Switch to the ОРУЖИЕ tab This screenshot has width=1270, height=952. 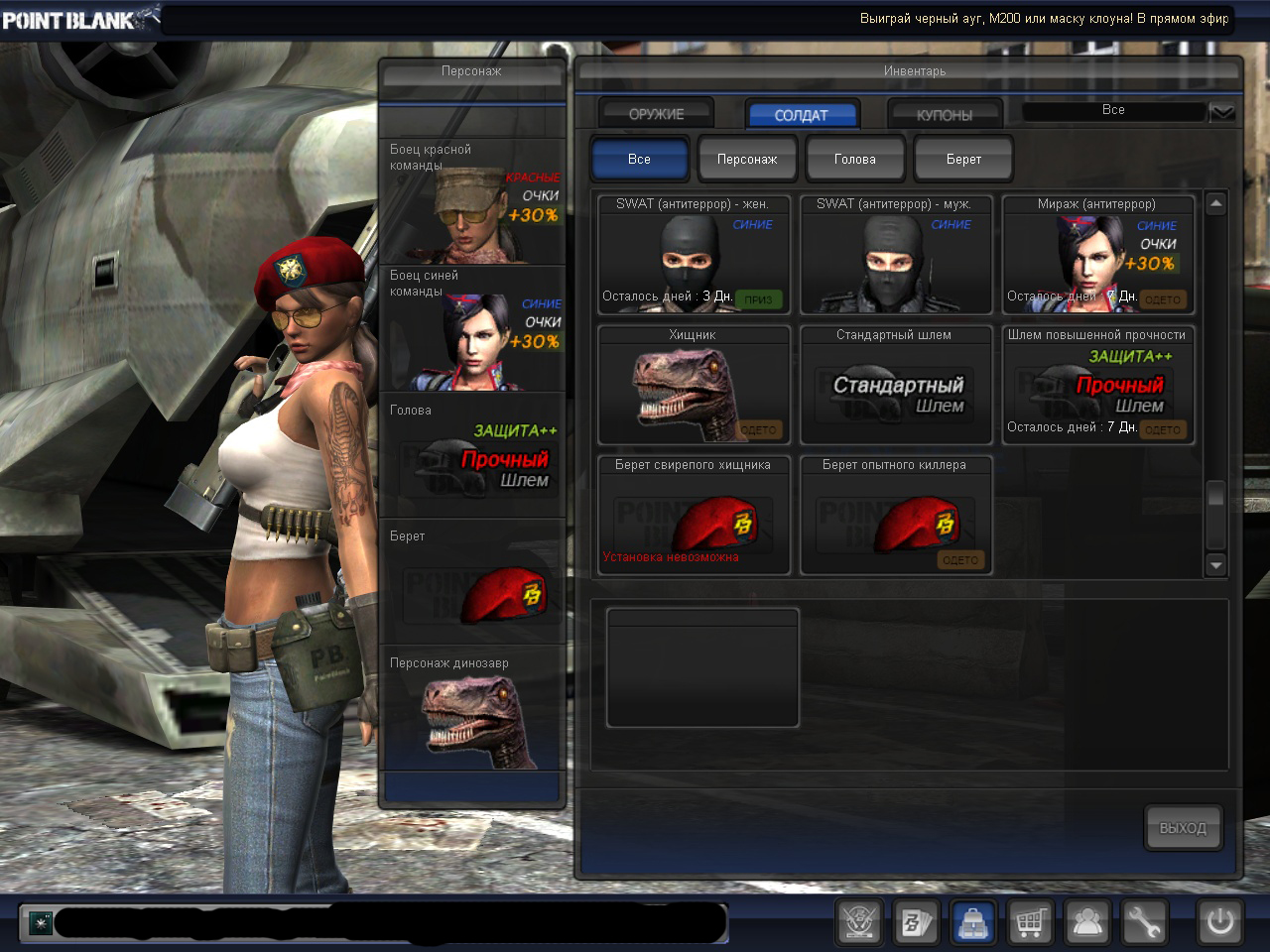[x=656, y=114]
